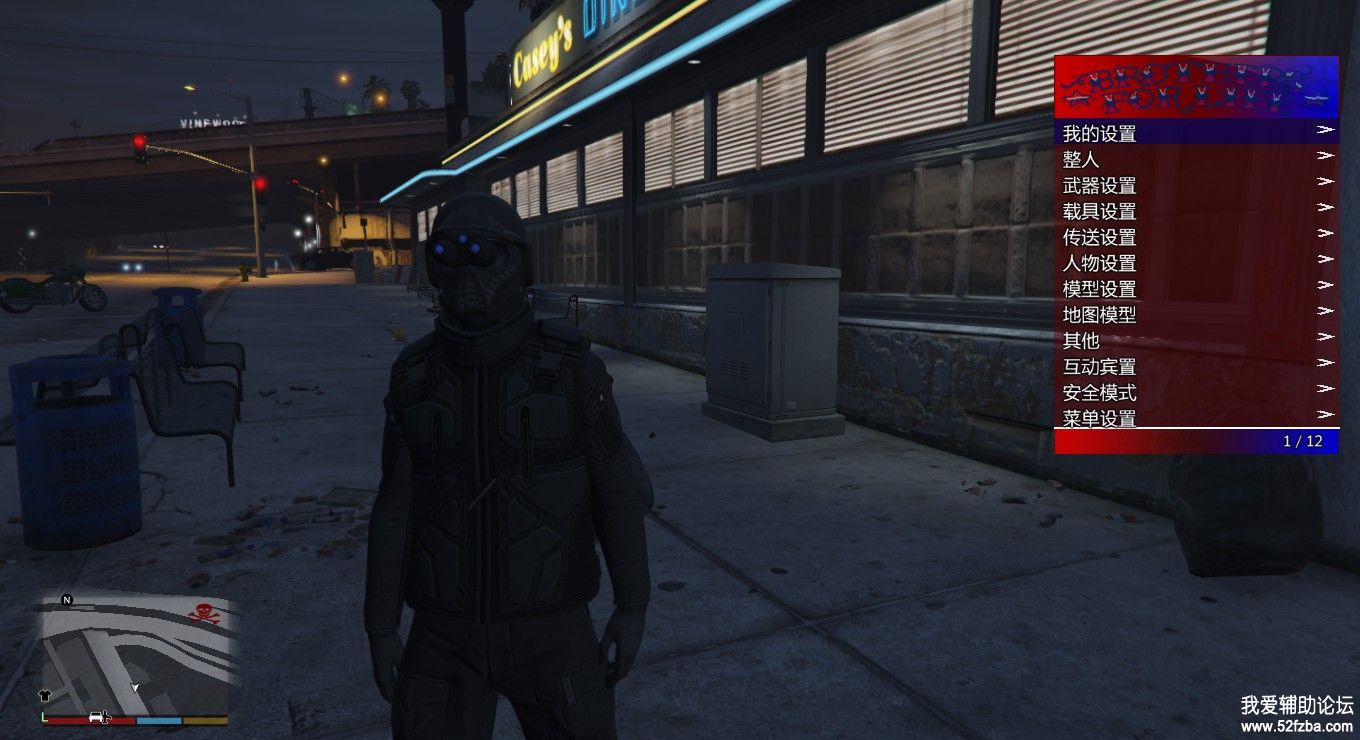The image size is (1360, 740).
Task: Click the player arrow on the minimap
Action: coord(135,689)
